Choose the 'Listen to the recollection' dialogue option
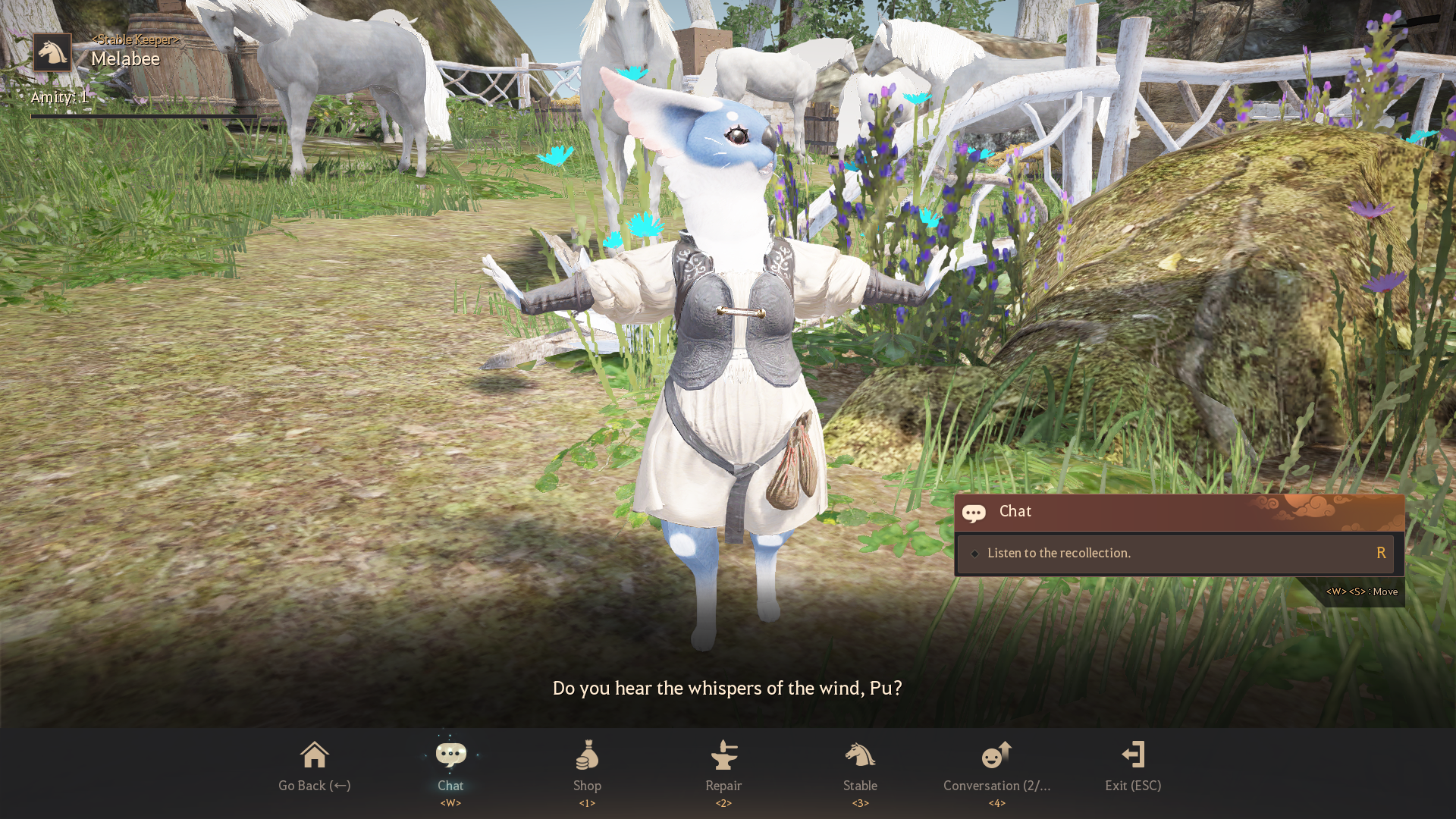The width and height of the screenshot is (1456, 819). tap(1059, 553)
